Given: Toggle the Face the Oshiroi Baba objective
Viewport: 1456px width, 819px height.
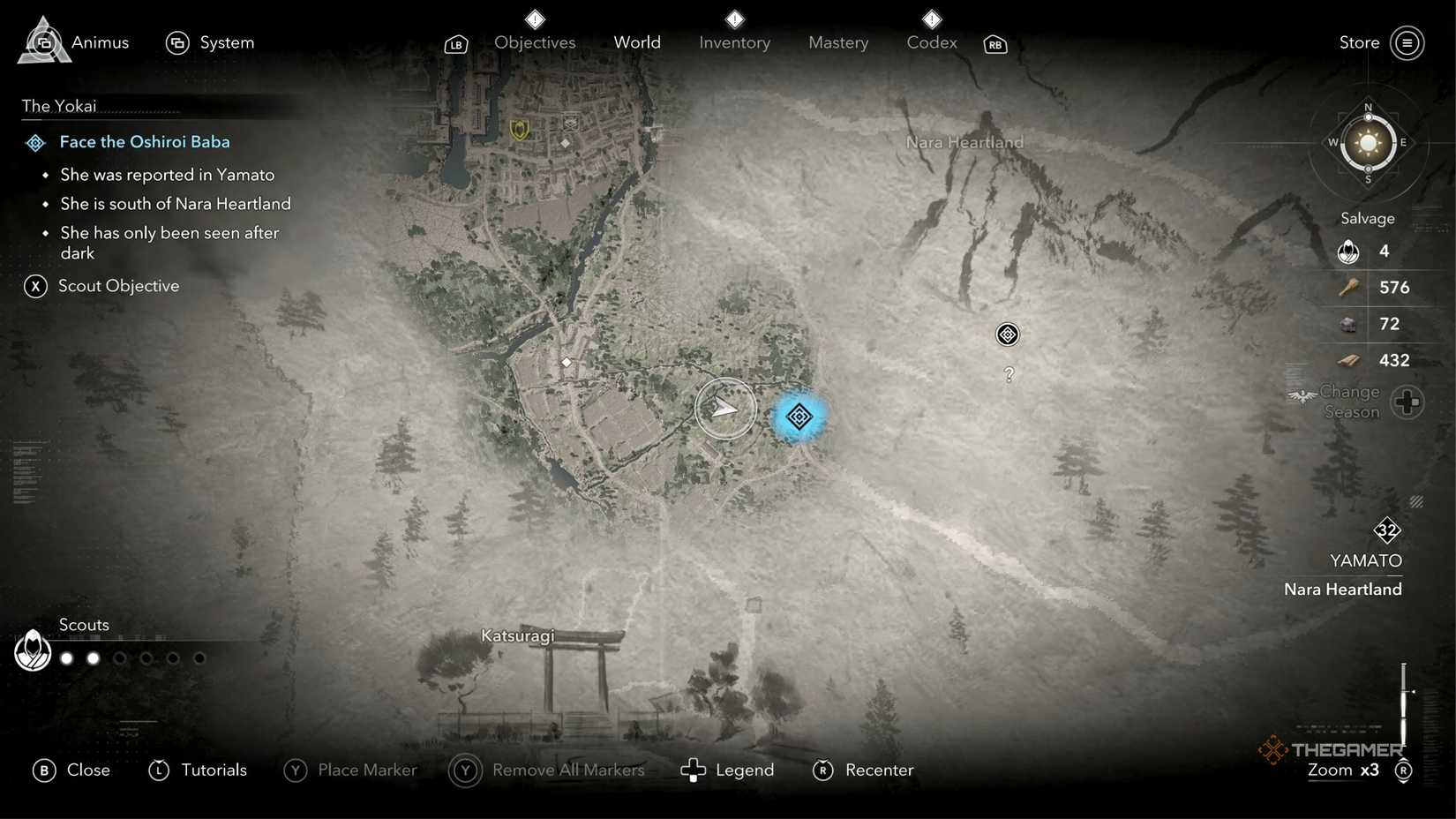Looking at the screenshot, I should (144, 141).
